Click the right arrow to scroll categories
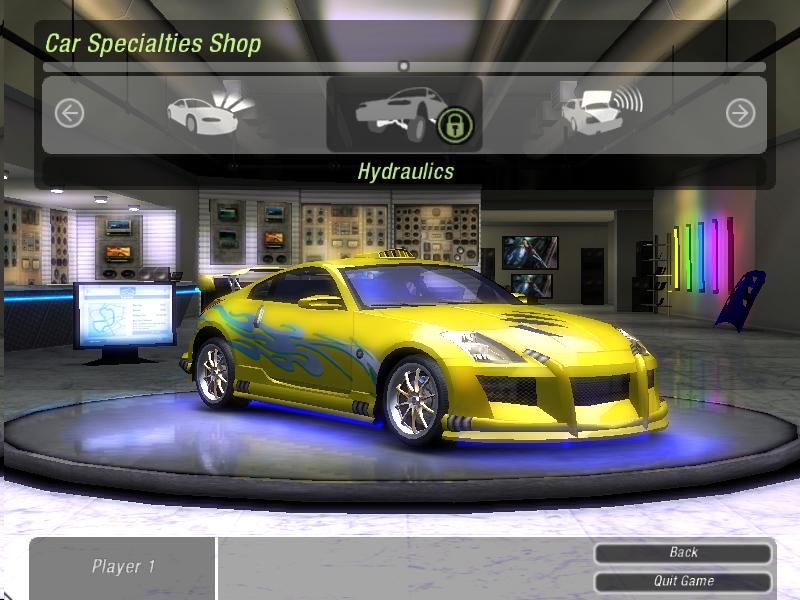Viewport: 800px width, 600px height. click(740, 113)
